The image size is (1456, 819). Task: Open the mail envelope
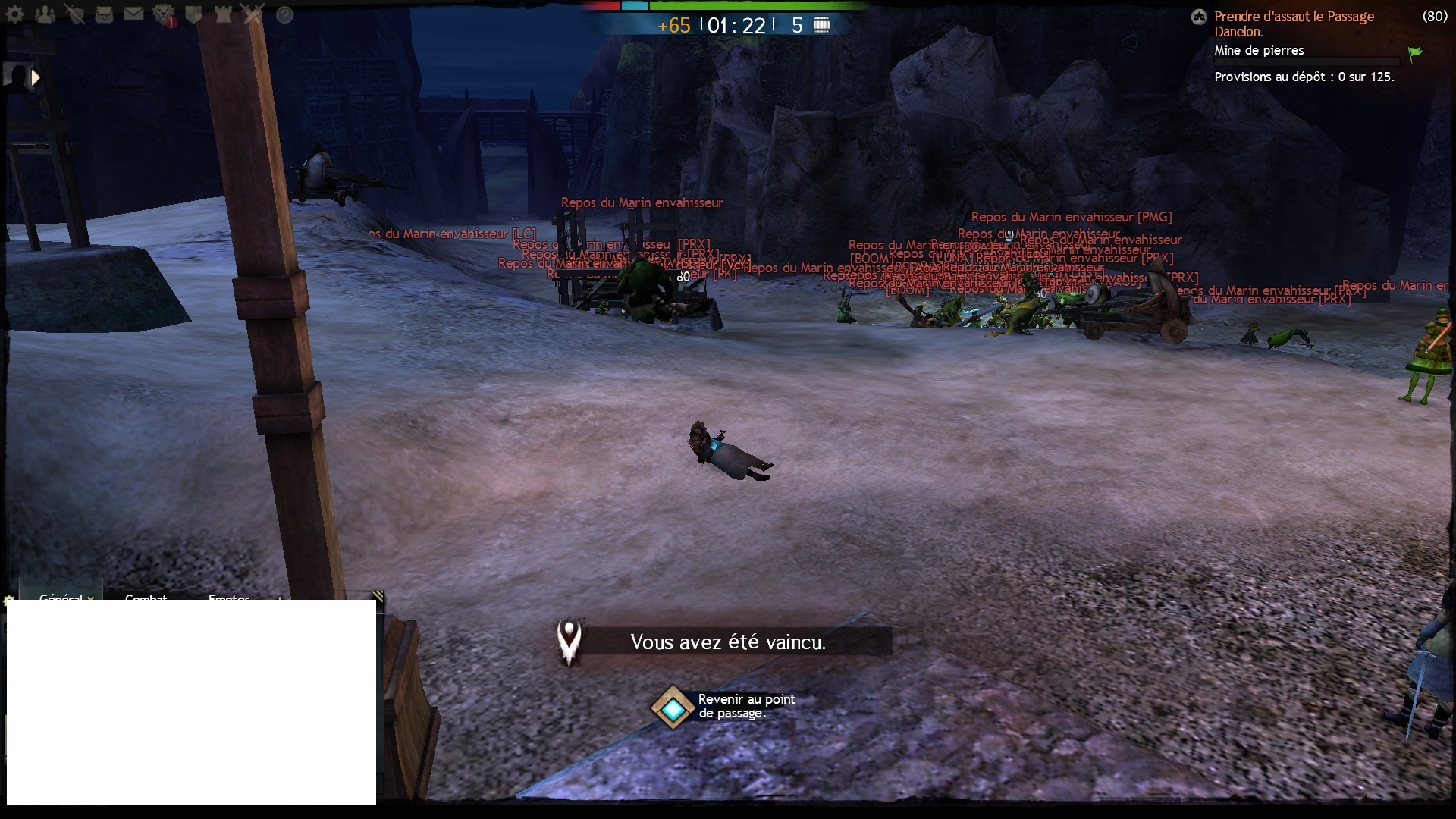[133, 14]
